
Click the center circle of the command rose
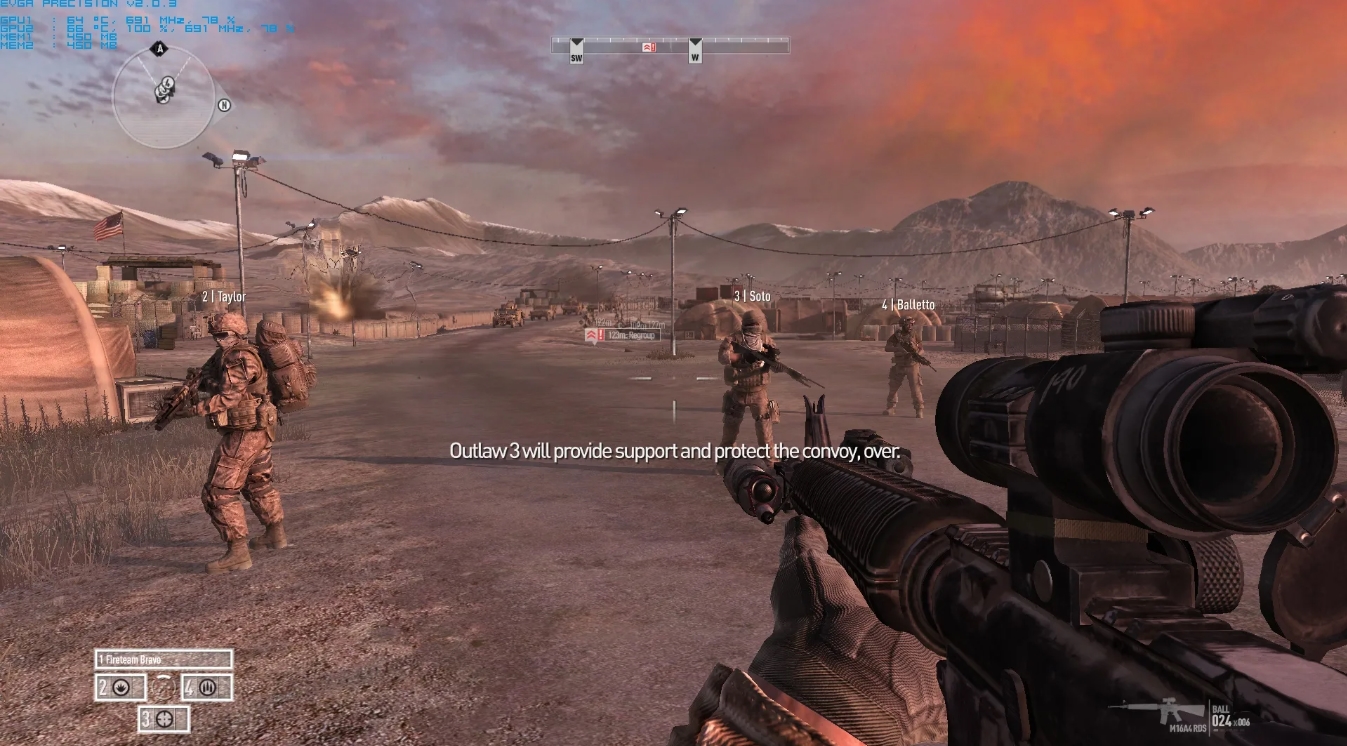pyautogui.click(x=163, y=688)
